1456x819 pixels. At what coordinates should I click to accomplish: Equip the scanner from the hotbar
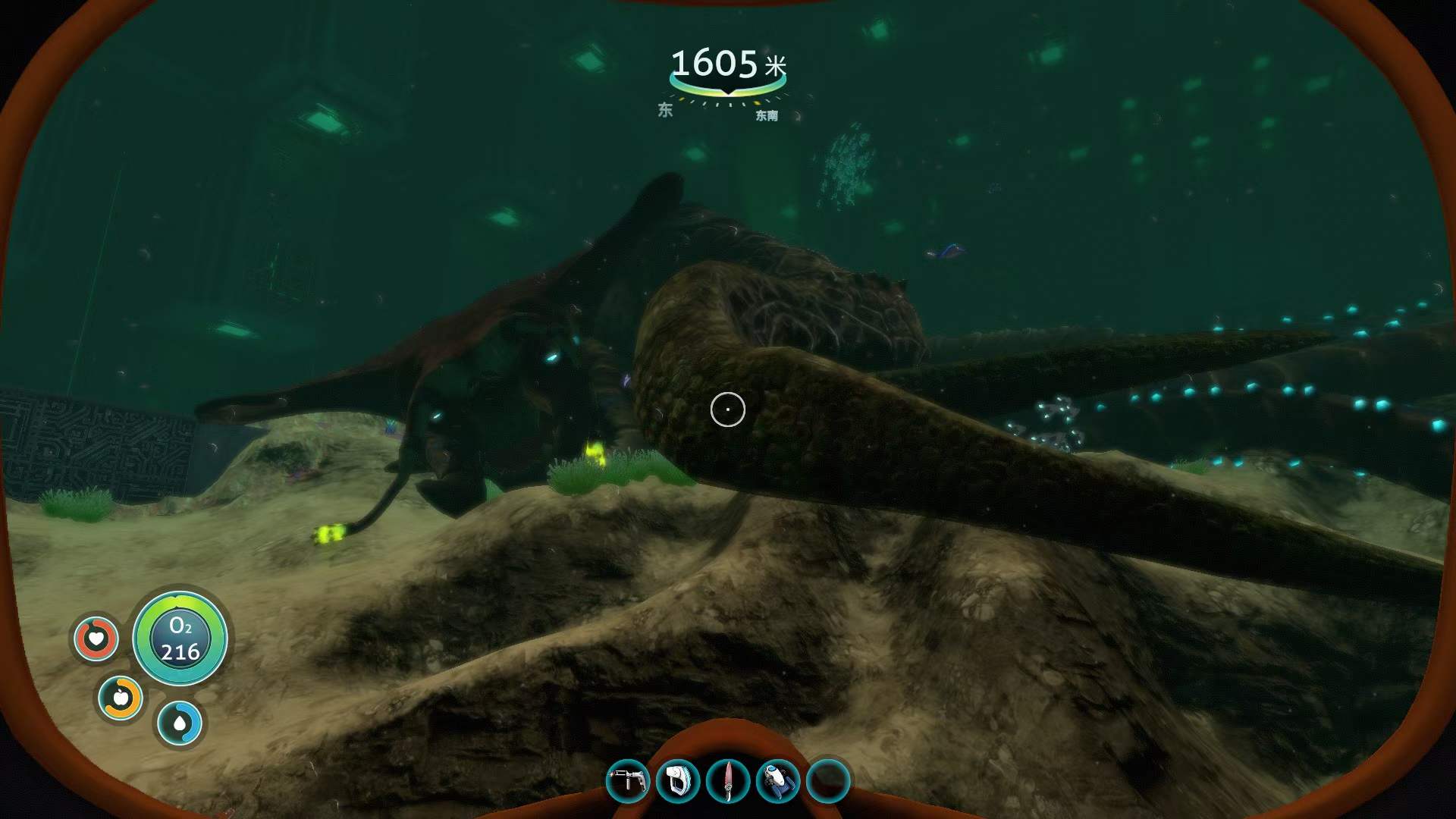click(677, 780)
